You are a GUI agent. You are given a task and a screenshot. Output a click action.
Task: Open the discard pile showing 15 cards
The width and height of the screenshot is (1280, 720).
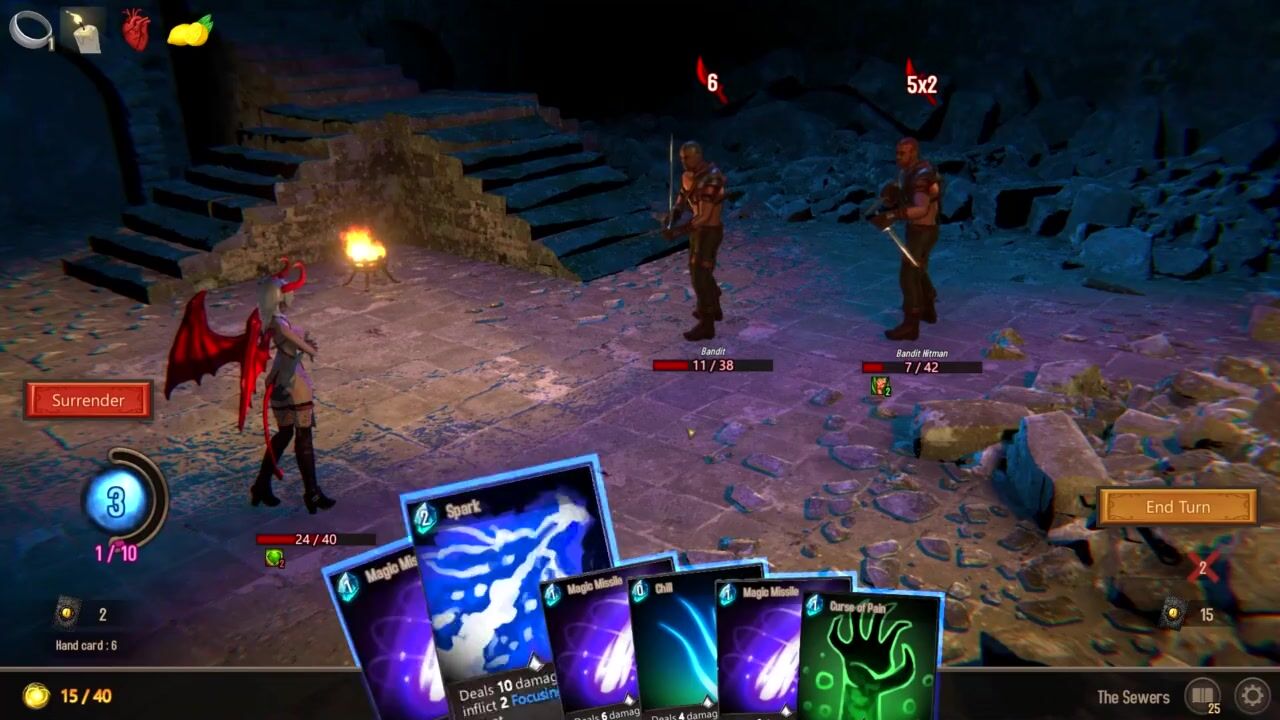pyautogui.click(x=1175, y=614)
